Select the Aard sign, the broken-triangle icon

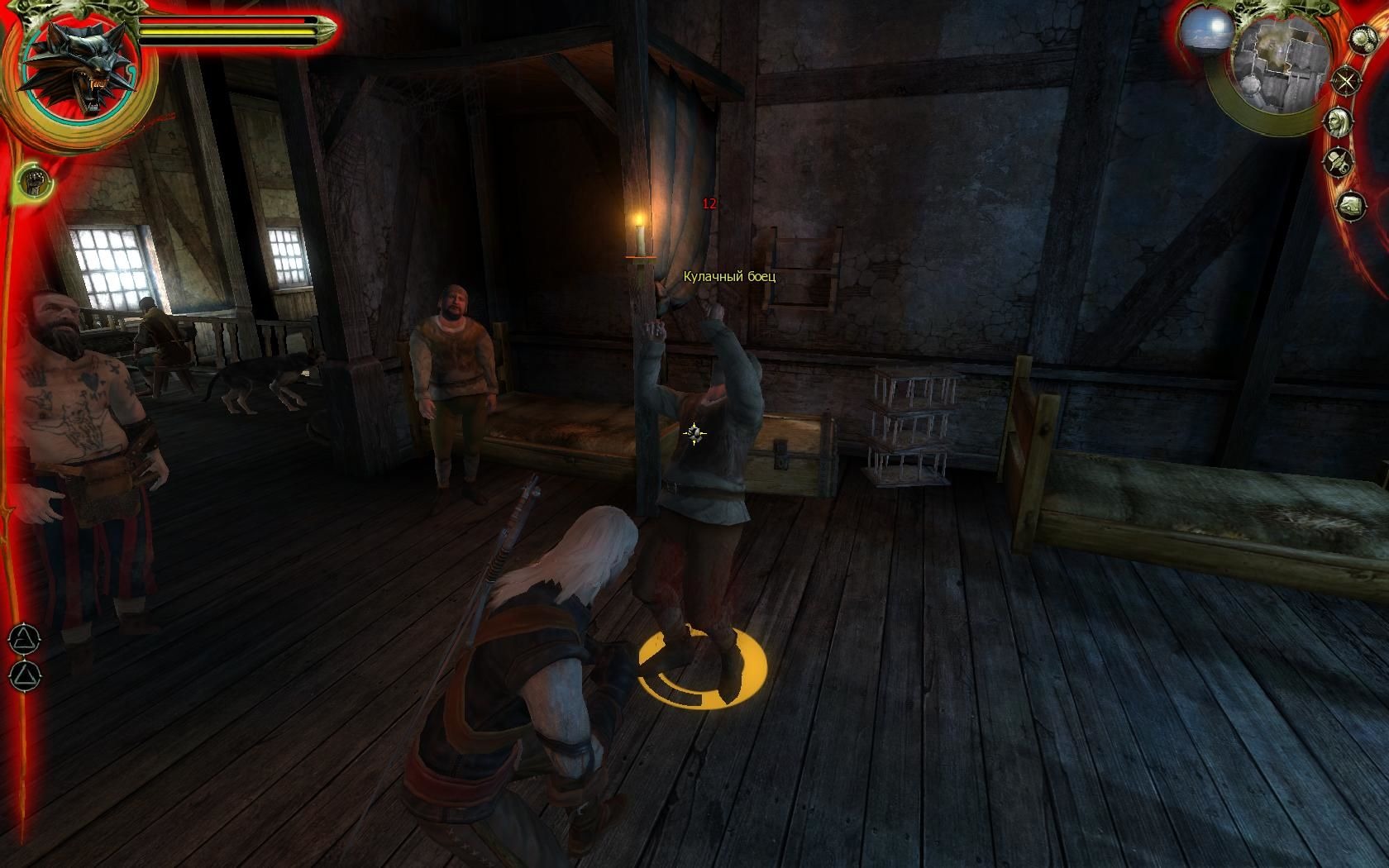pos(25,638)
